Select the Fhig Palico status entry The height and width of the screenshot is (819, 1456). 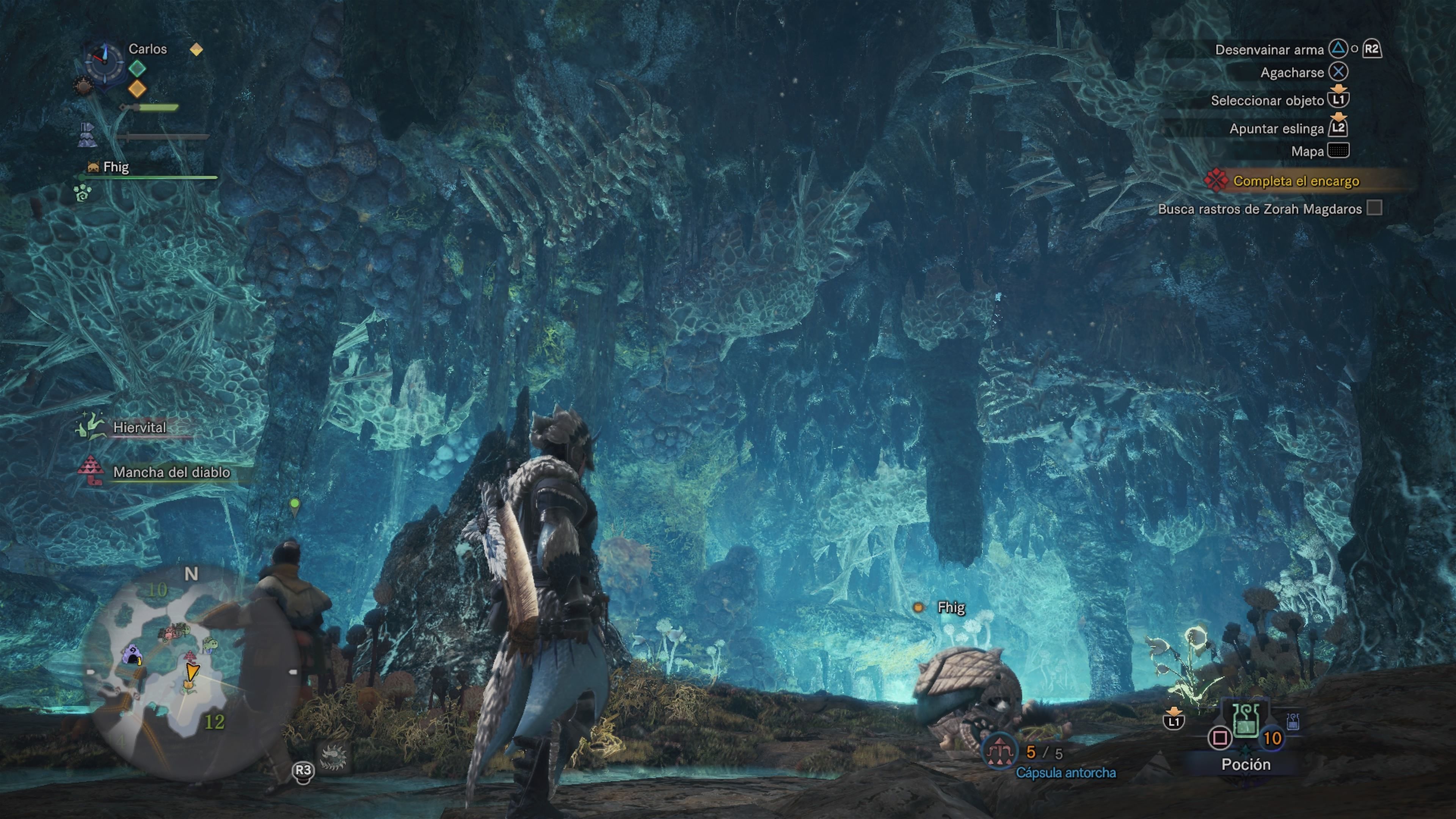[x=115, y=167]
